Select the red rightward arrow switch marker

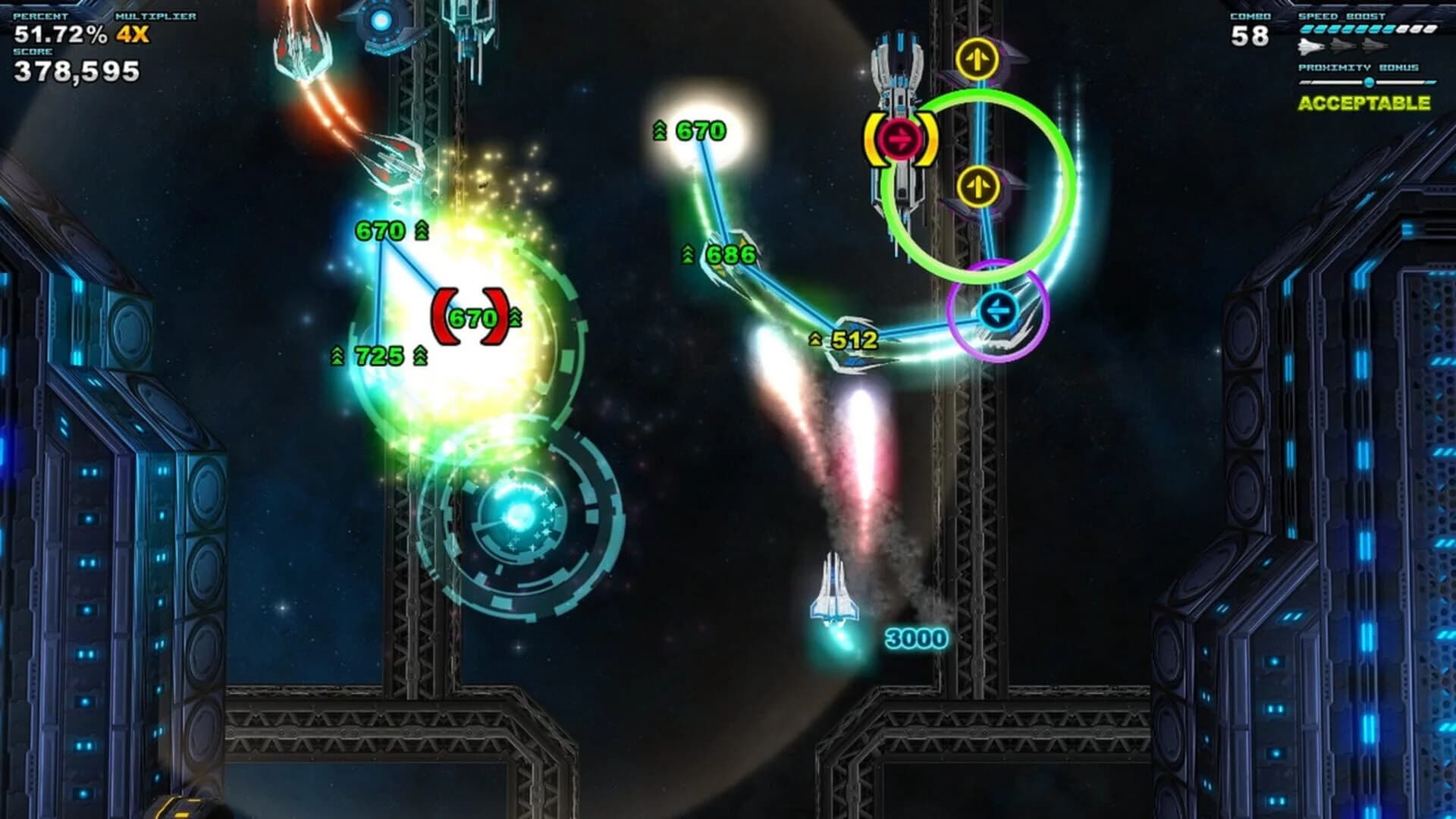point(902,137)
